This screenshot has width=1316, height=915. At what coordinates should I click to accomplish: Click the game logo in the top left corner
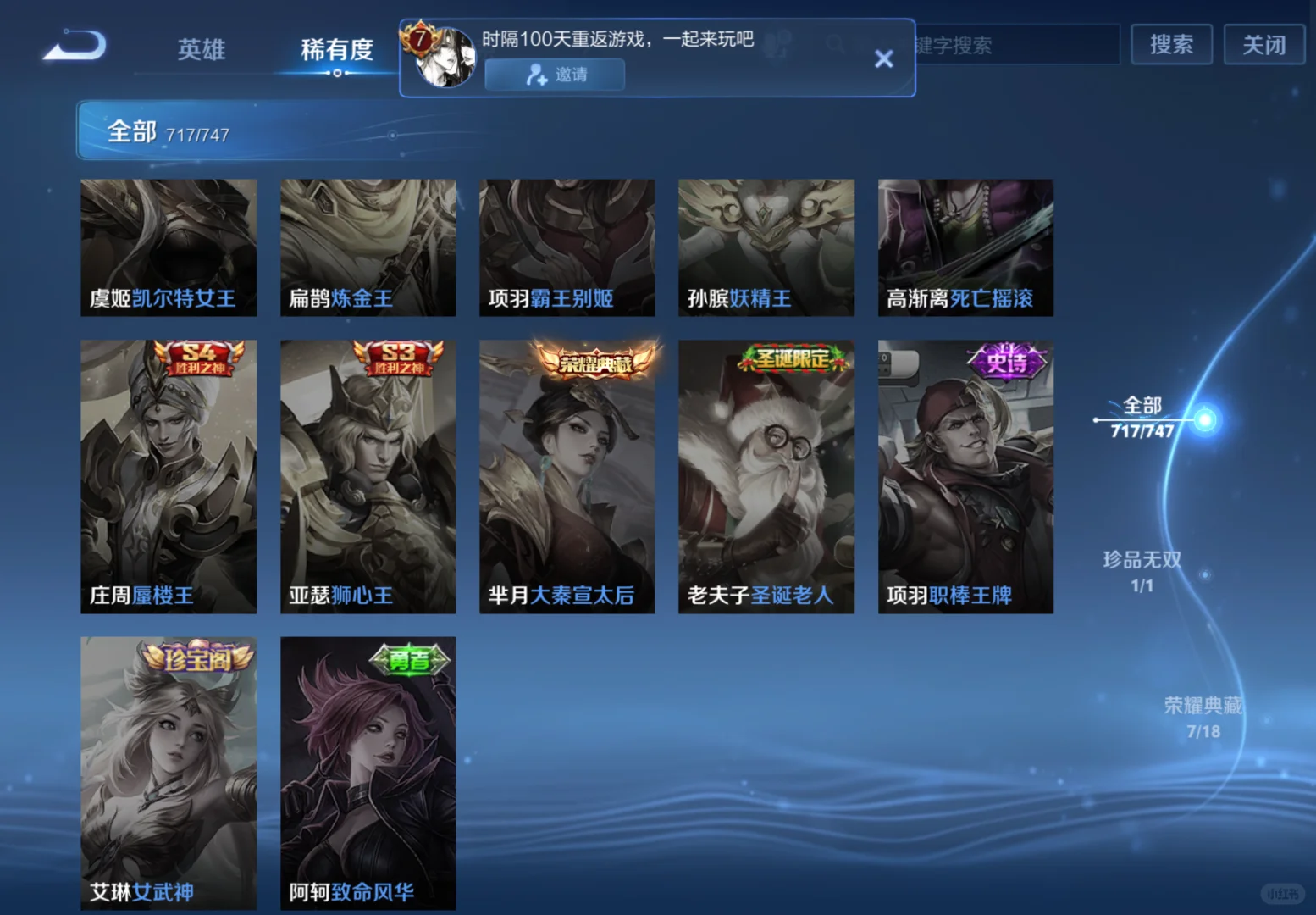click(x=75, y=46)
